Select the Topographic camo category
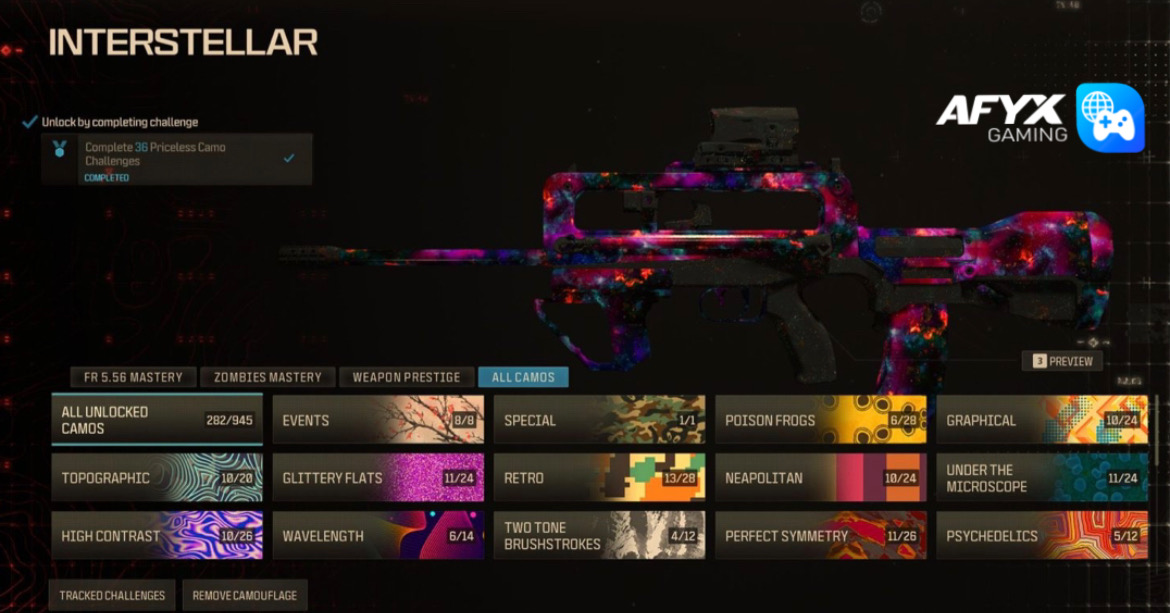This screenshot has width=1170, height=613. pos(157,478)
